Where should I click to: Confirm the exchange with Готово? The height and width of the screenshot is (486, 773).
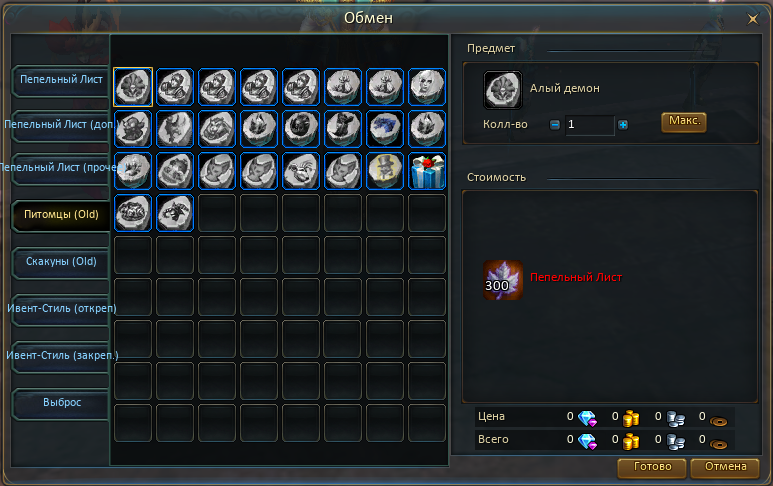pos(652,467)
